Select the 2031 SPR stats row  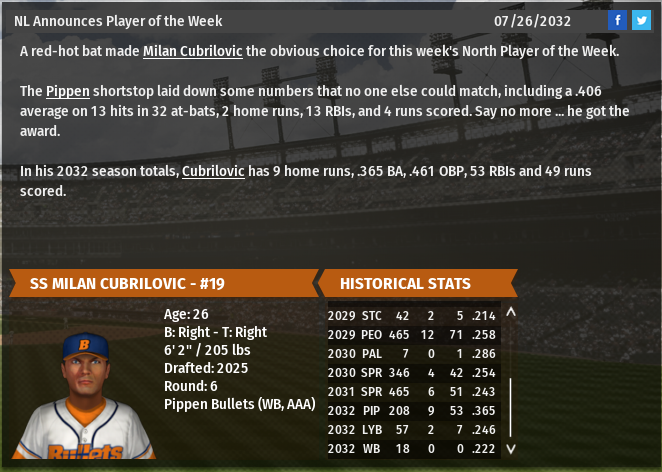click(410, 390)
